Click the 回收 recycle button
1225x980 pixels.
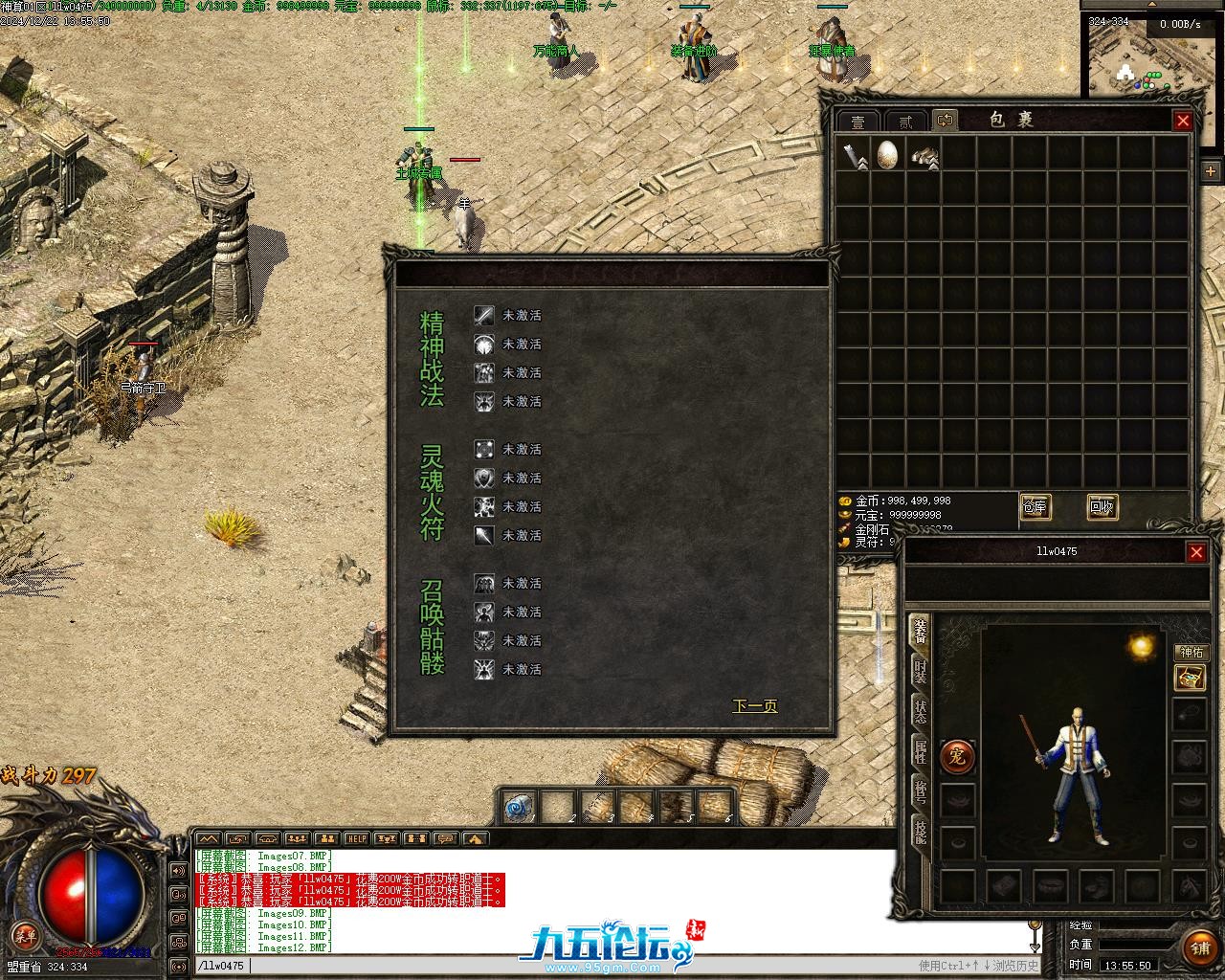(1102, 507)
